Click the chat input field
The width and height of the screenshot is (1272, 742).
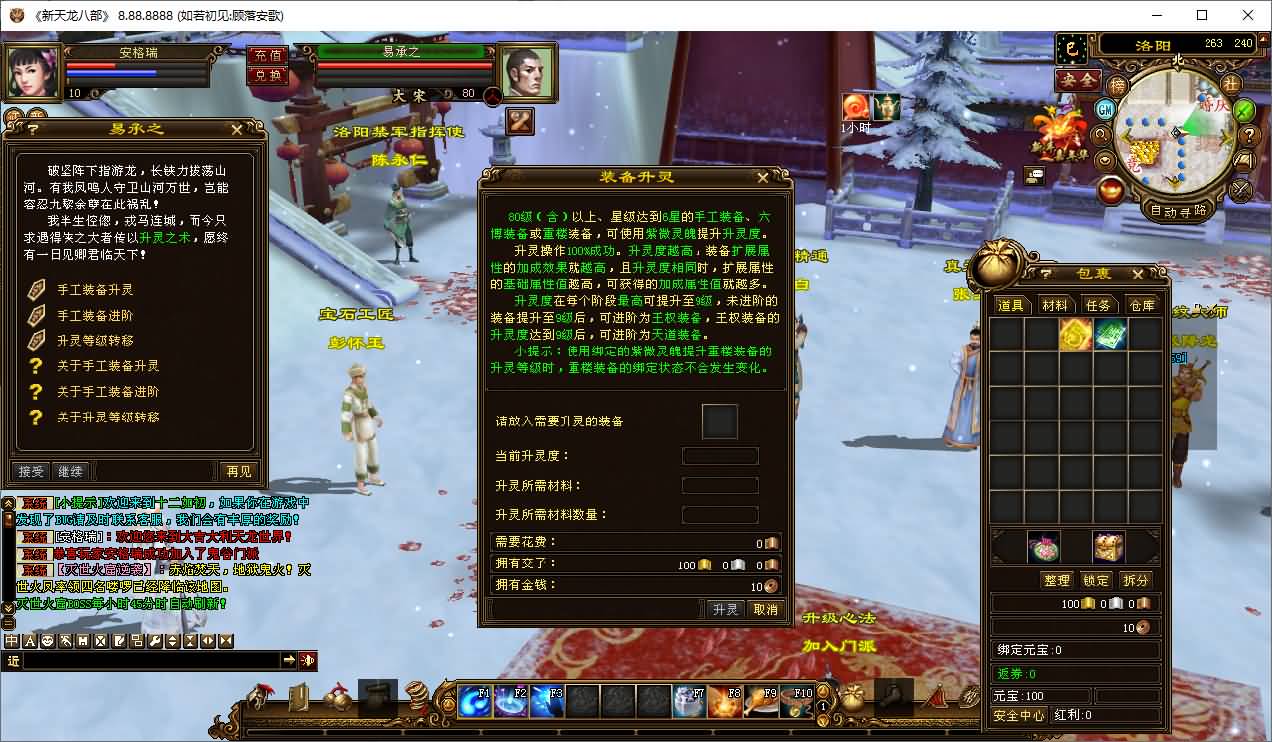[x=150, y=660]
